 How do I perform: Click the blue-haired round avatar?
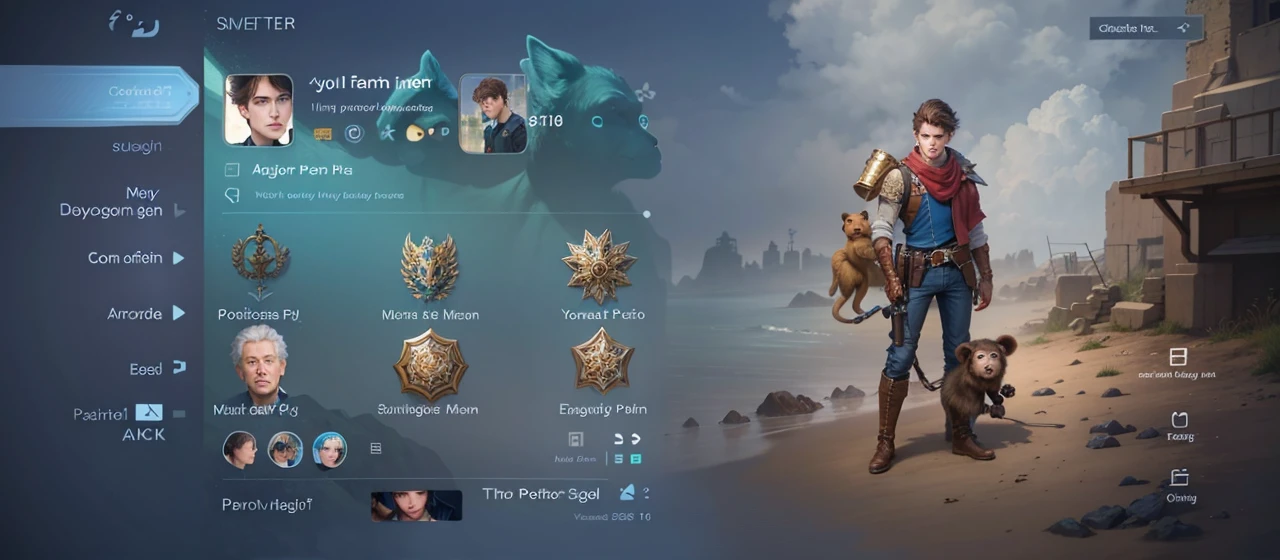[x=330, y=450]
